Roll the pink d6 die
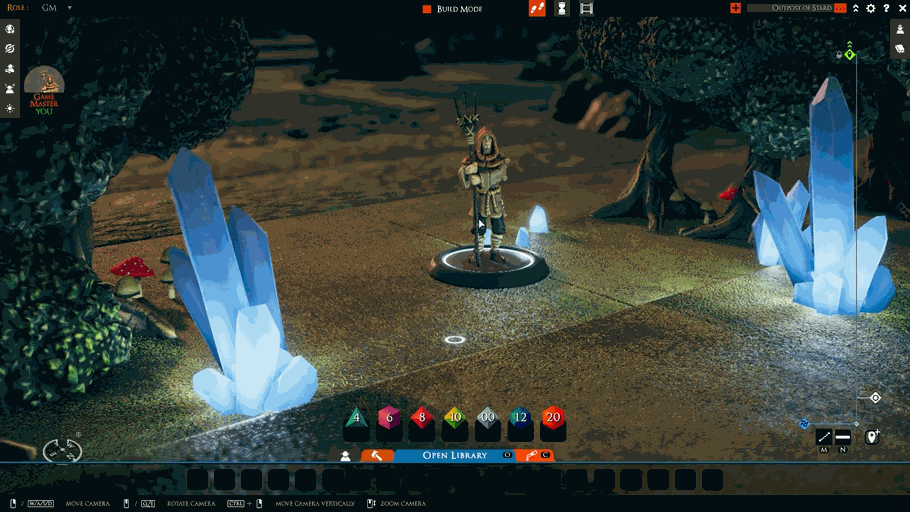This screenshot has height=512, width=910. pos(389,420)
